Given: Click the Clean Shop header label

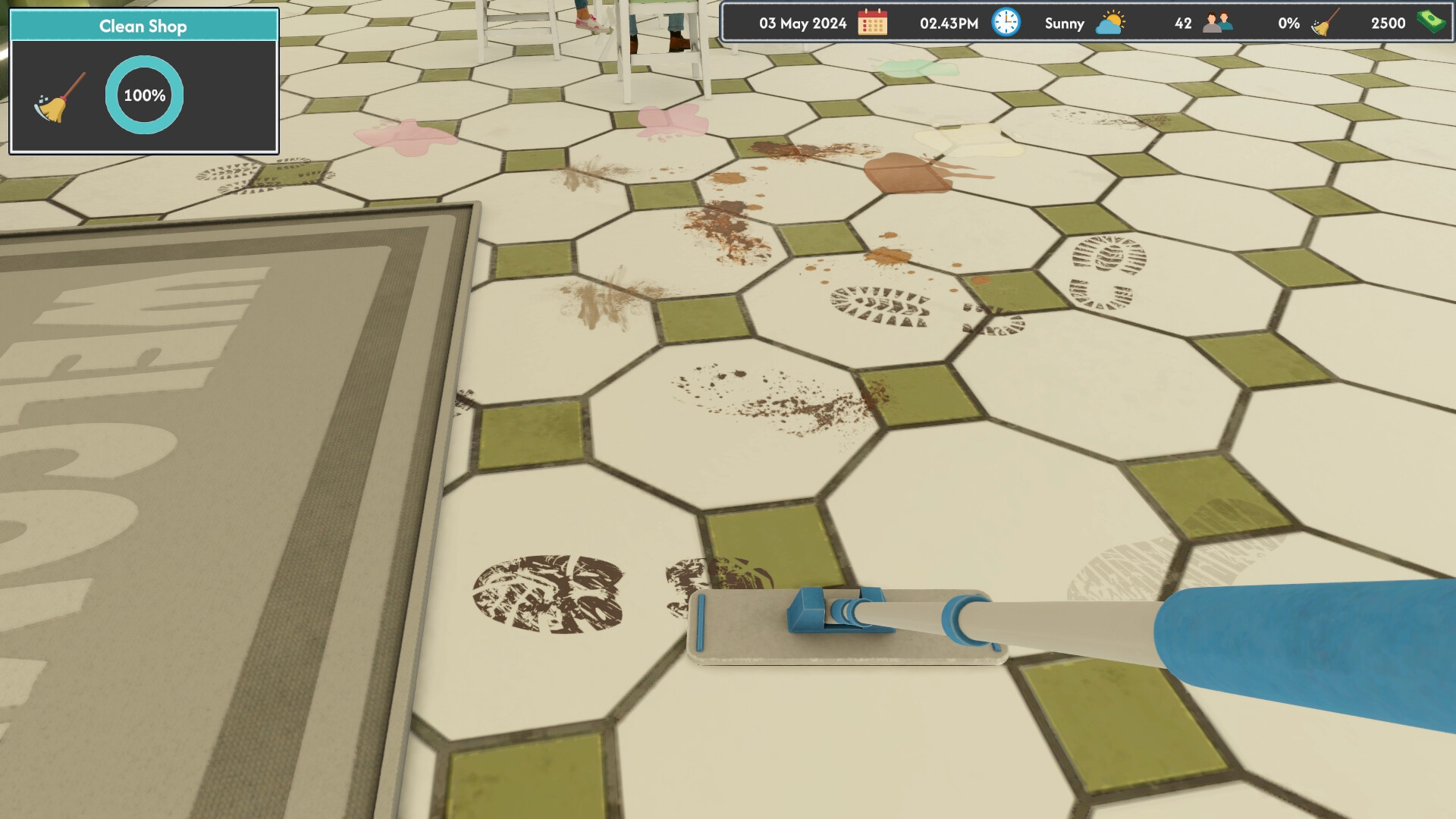Looking at the screenshot, I should click(x=143, y=26).
